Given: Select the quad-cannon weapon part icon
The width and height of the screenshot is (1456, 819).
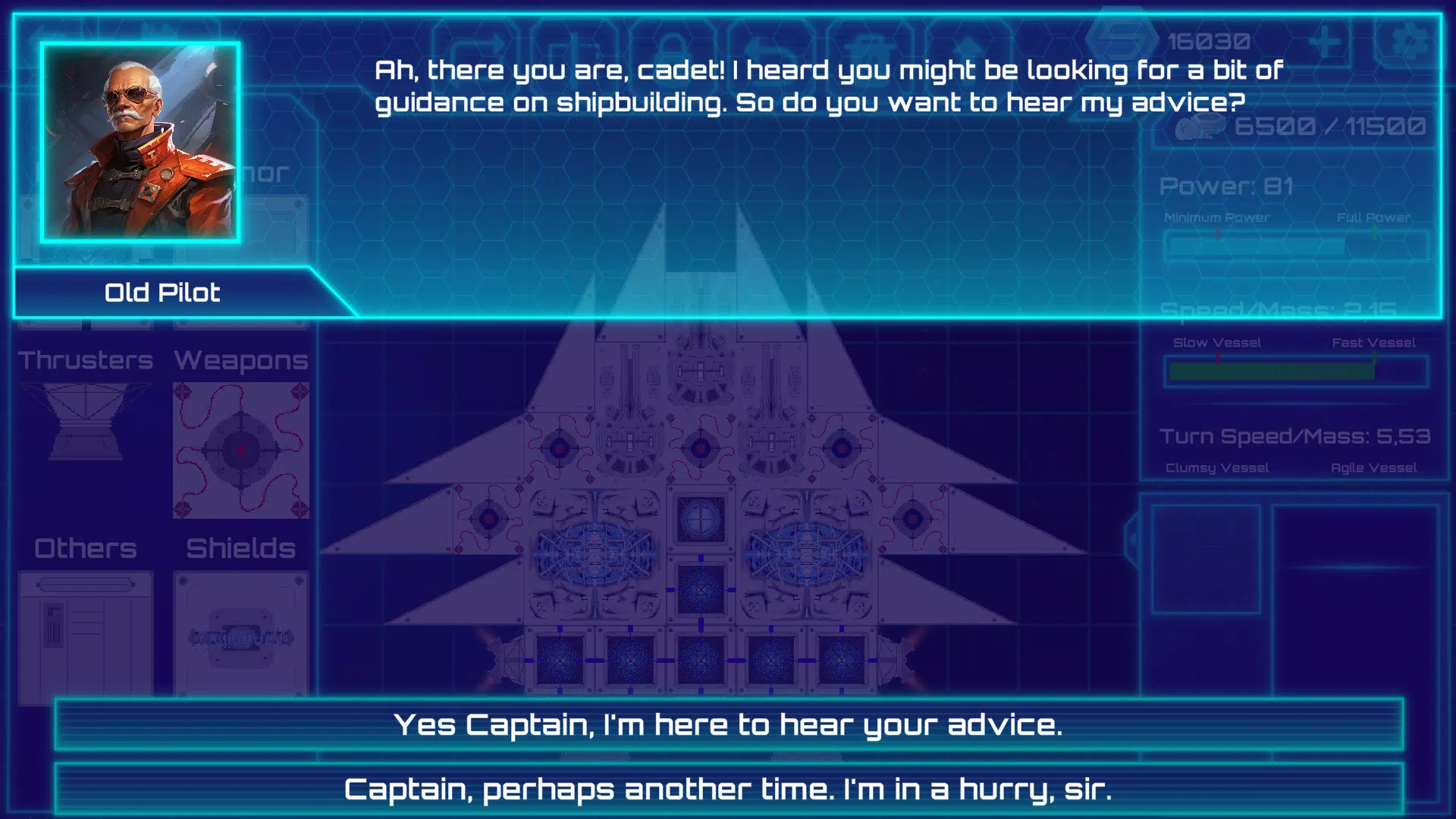Looking at the screenshot, I should pos(240,447).
